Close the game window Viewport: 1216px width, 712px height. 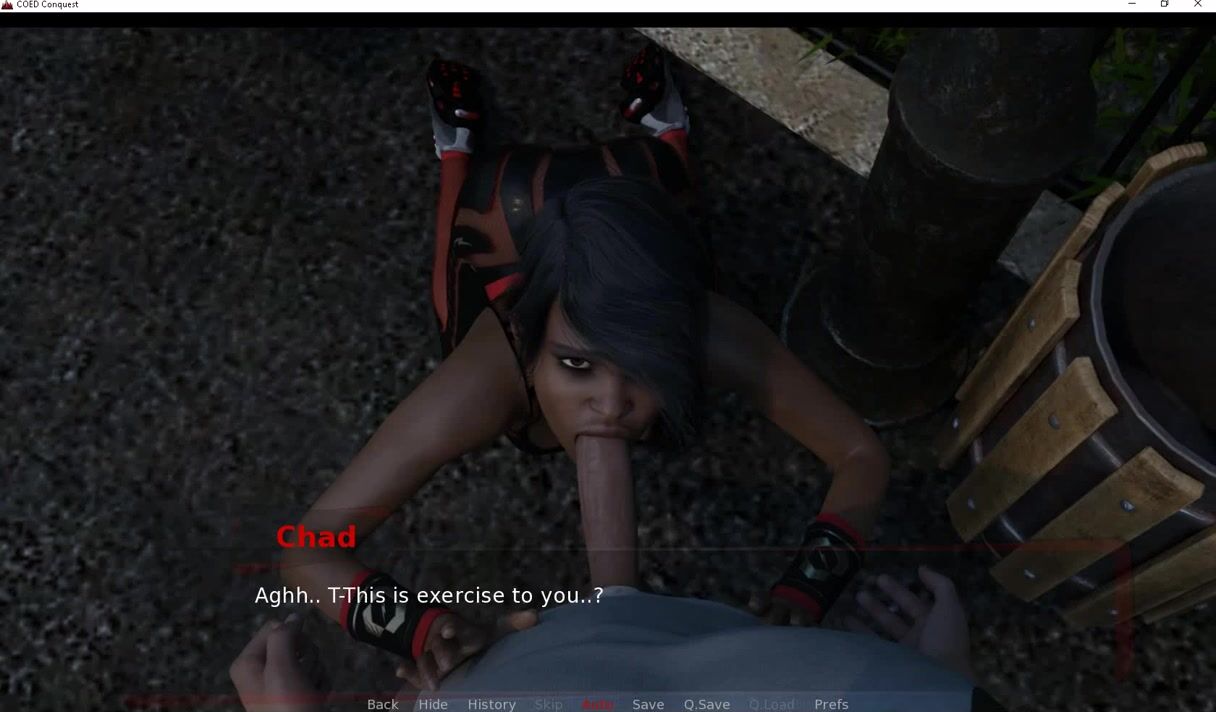coord(1197,5)
